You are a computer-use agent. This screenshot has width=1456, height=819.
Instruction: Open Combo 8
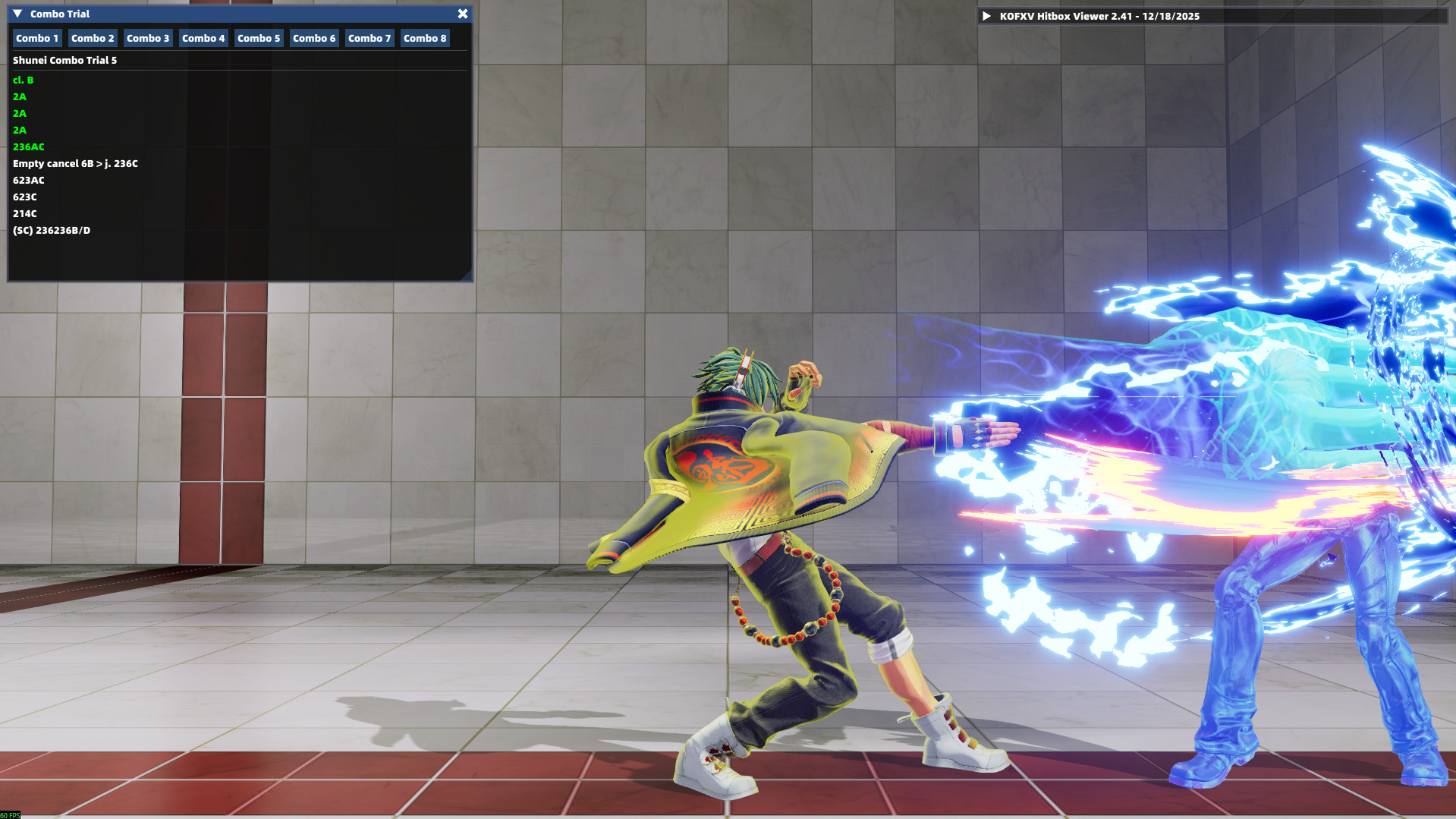tap(424, 38)
